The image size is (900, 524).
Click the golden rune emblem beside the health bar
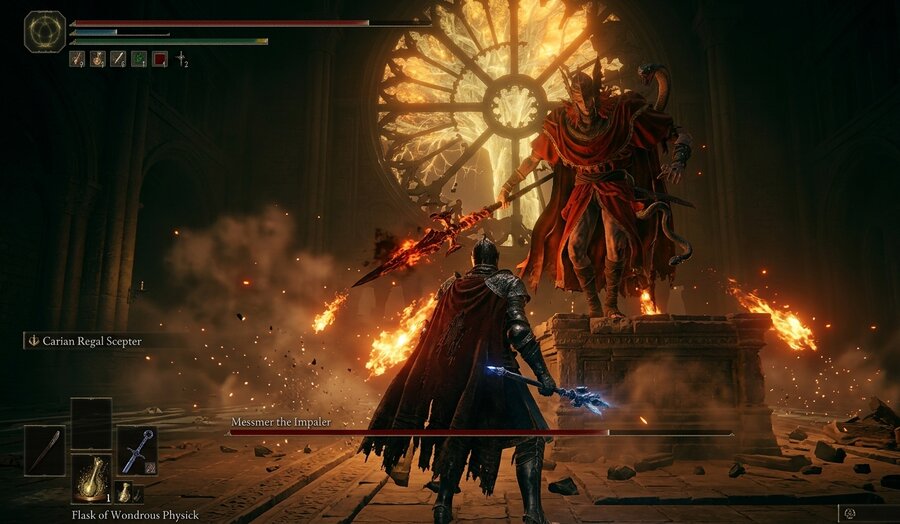click(x=45, y=31)
